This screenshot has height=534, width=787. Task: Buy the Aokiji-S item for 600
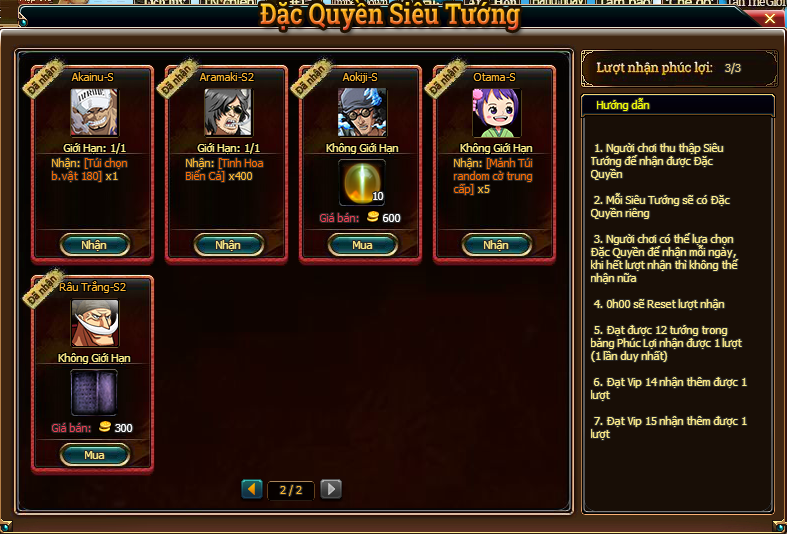click(x=362, y=245)
